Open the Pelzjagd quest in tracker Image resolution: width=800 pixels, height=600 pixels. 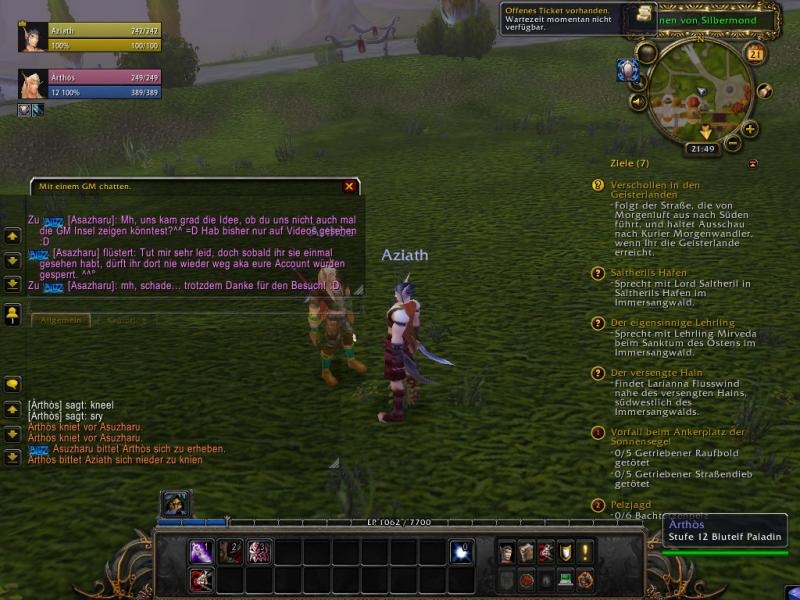coord(630,505)
